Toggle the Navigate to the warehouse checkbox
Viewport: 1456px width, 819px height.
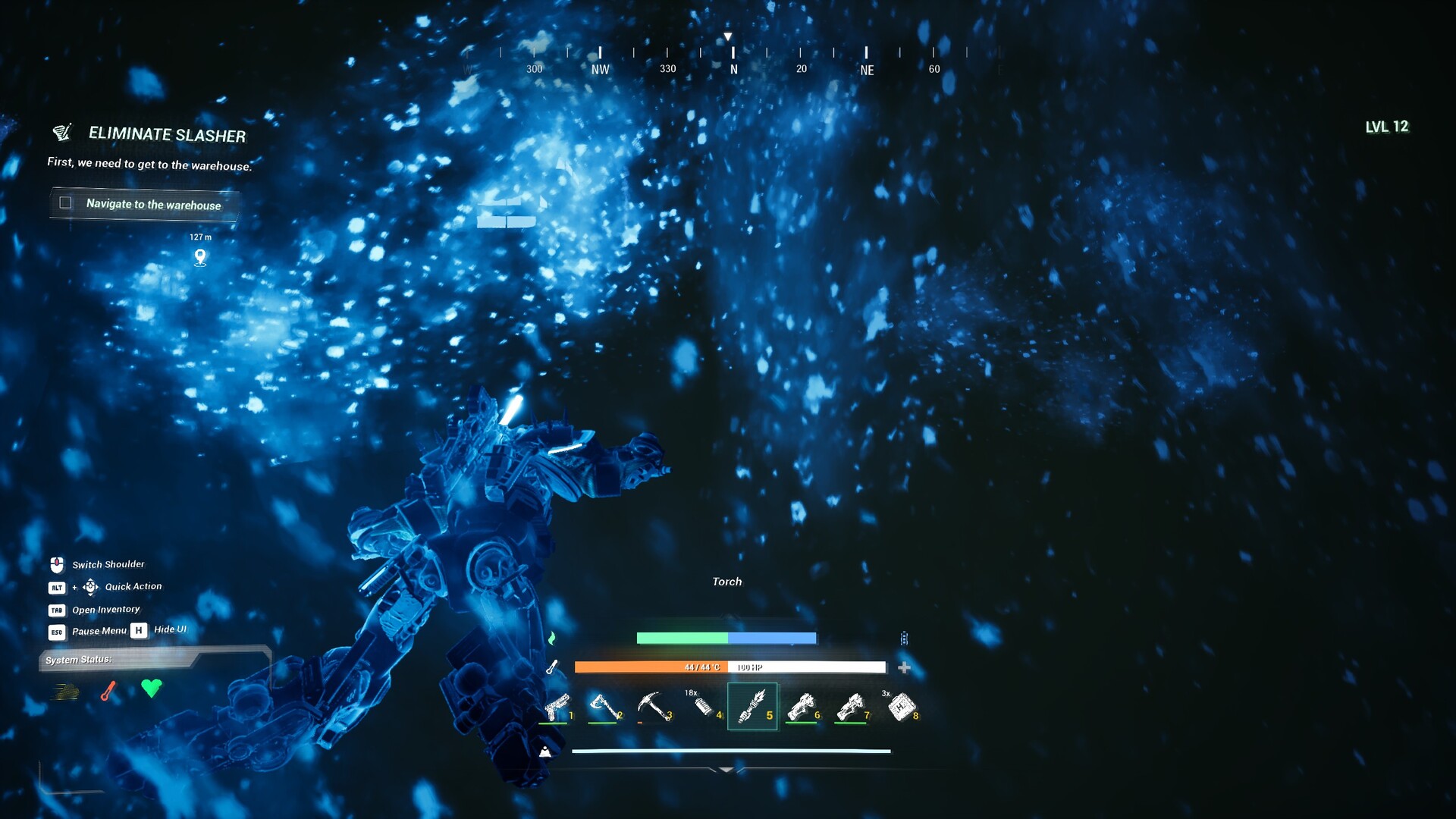(66, 203)
